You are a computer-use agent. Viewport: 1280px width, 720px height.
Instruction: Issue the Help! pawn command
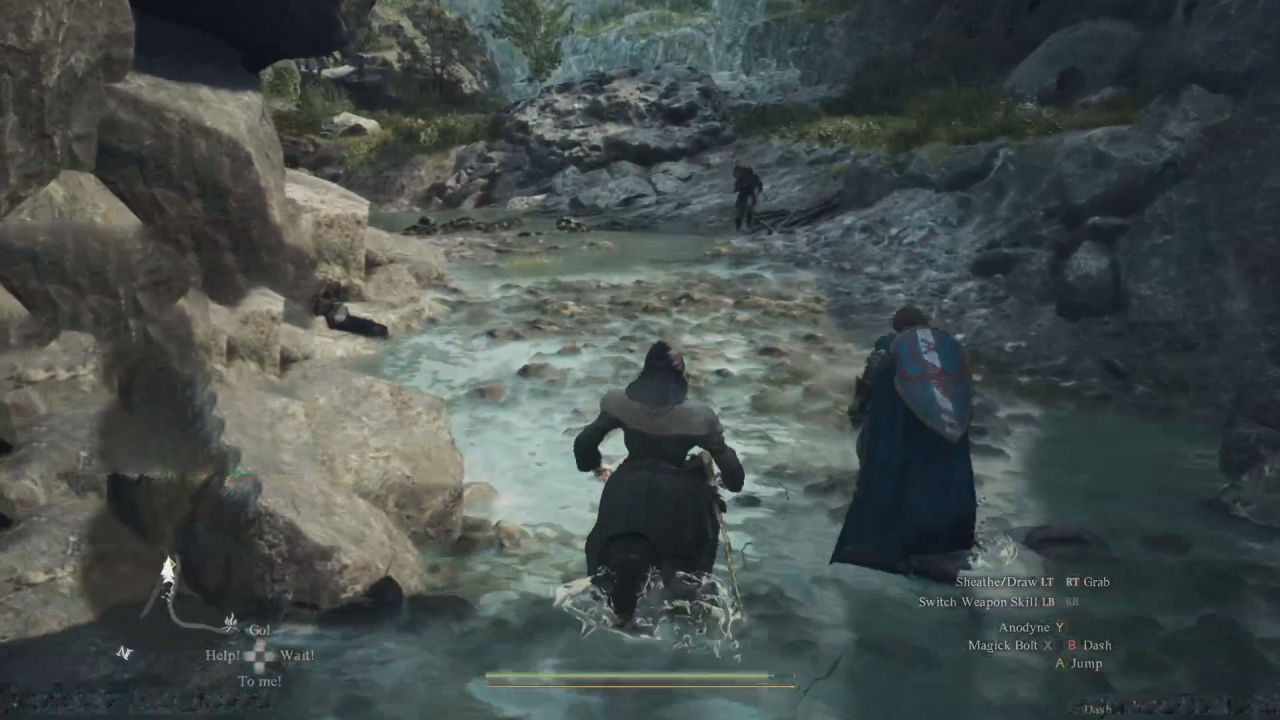click(223, 655)
